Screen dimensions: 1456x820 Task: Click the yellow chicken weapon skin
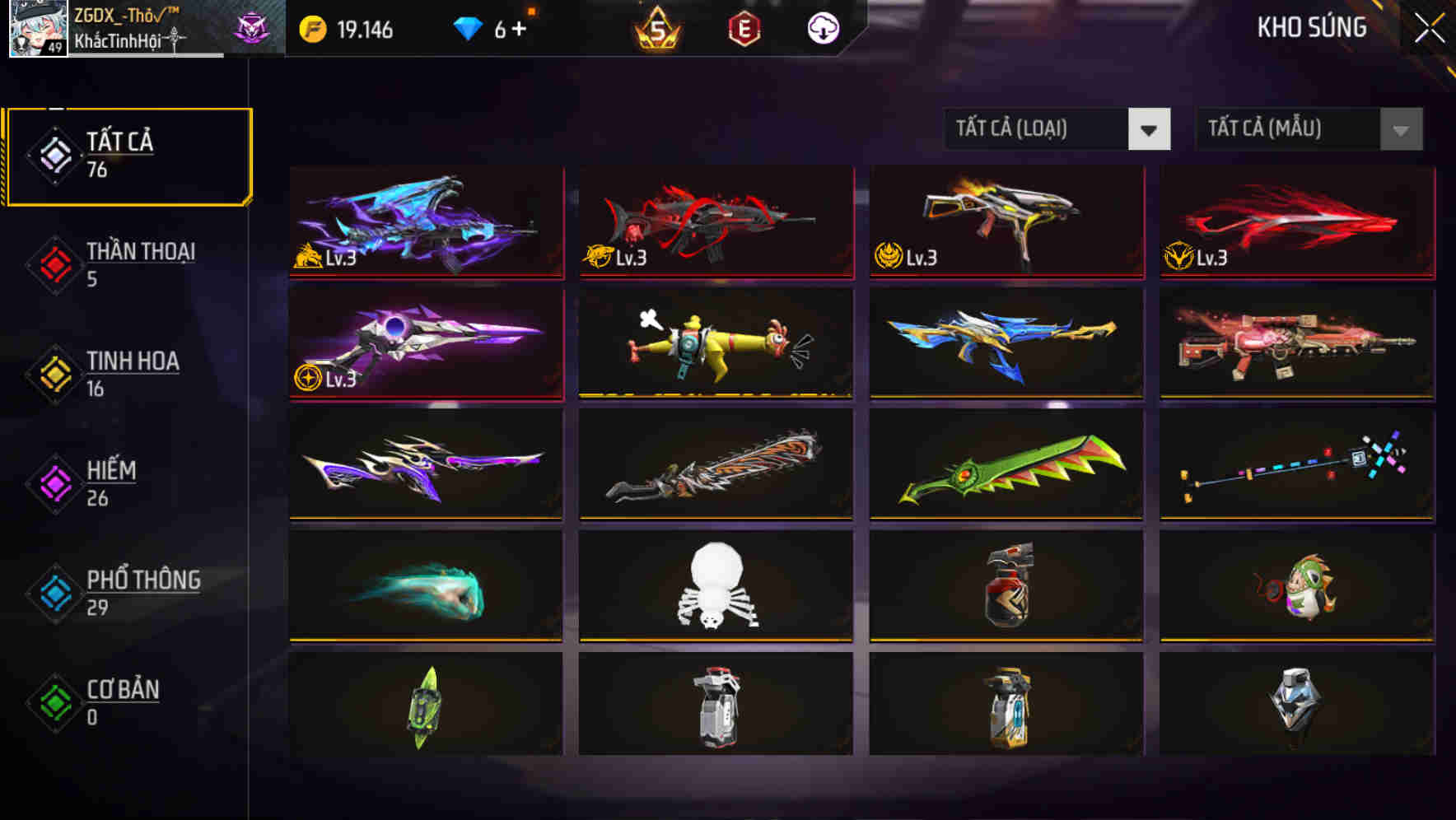tap(715, 344)
